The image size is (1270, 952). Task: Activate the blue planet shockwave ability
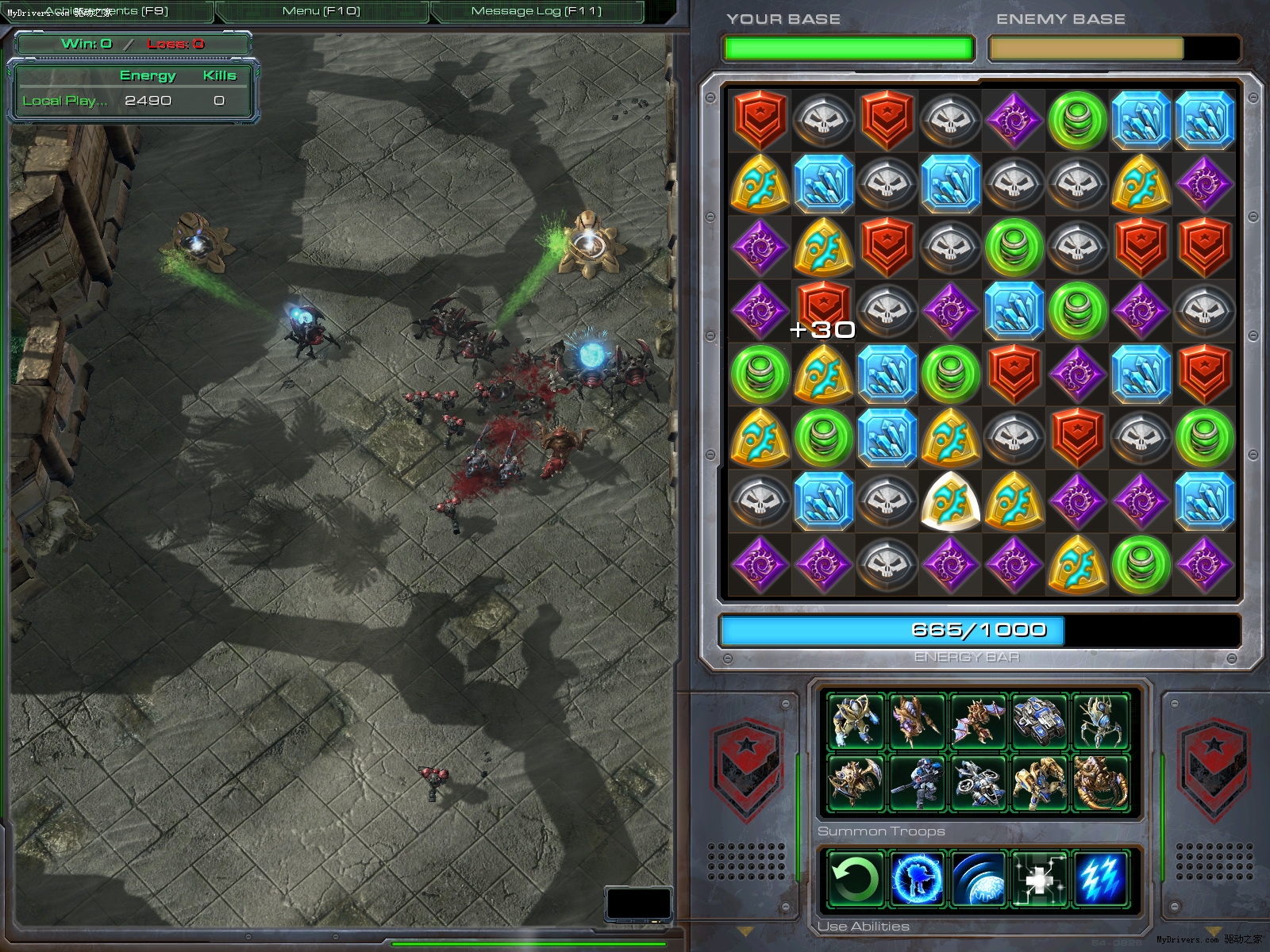click(x=977, y=878)
